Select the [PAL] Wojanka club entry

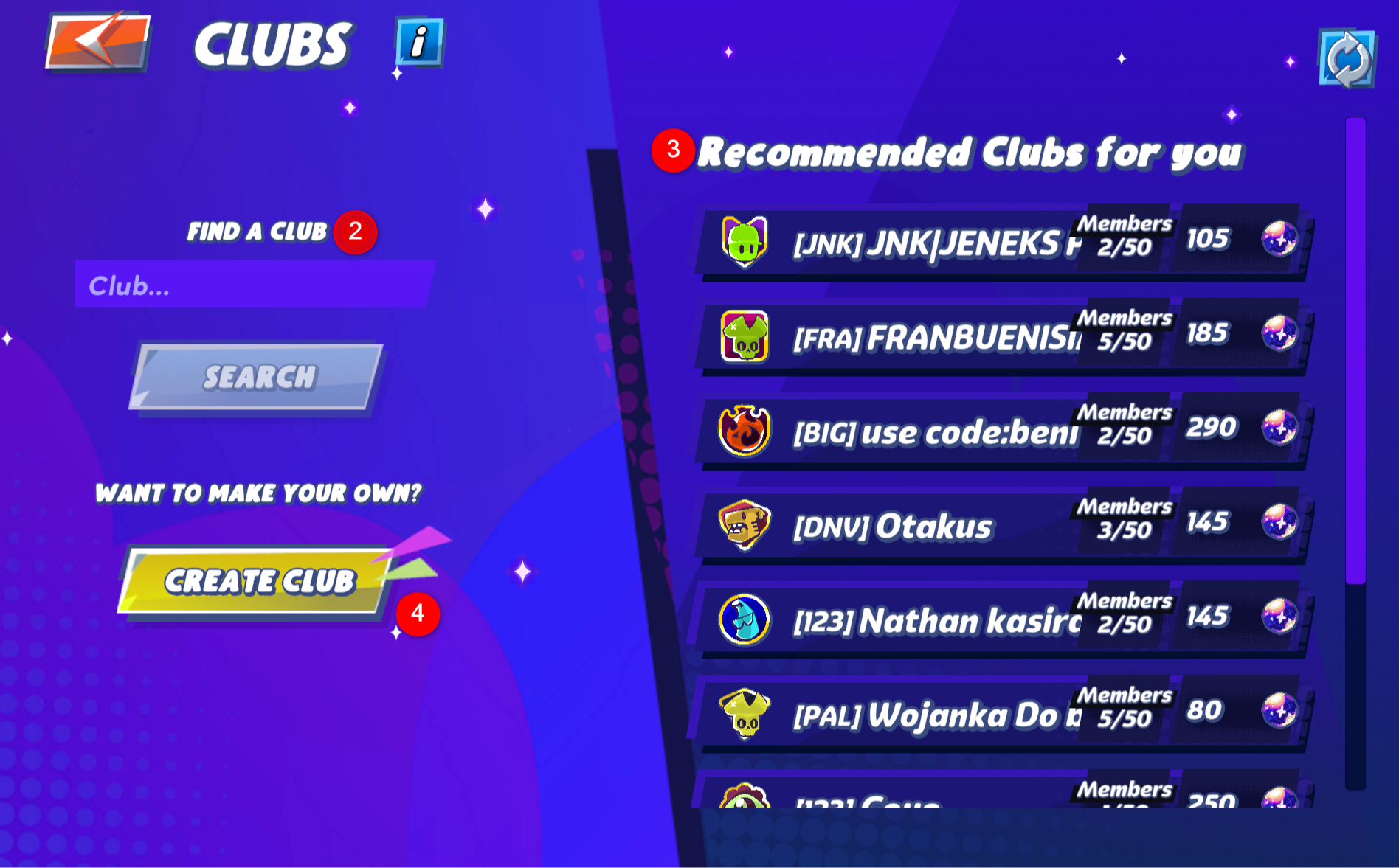coord(959,714)
